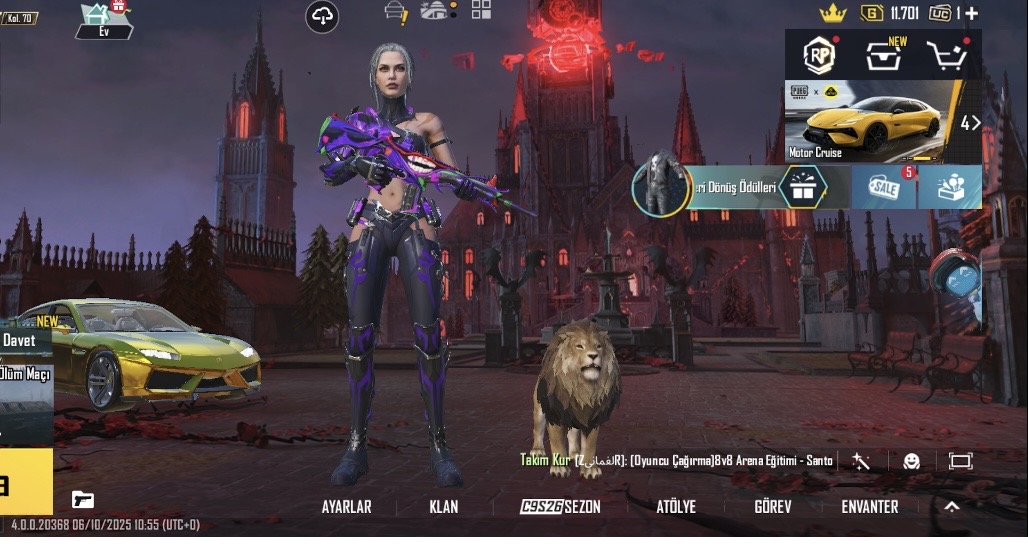Open the C9S26 SEZON menu
Viewport: 1028px width, 556px height.
pyautogui.click(x=561, y=507)
